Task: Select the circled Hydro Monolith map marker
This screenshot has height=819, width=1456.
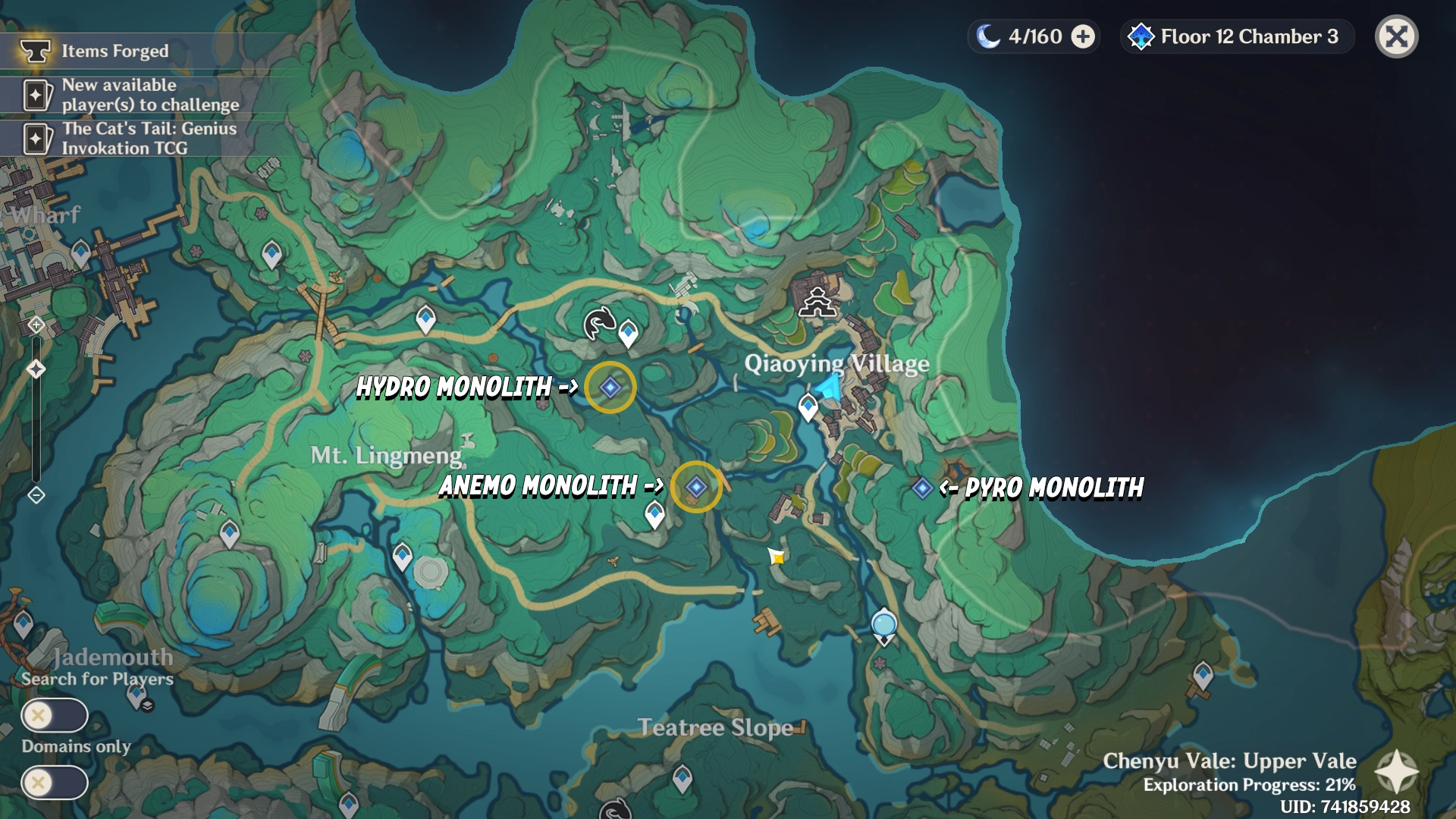Action: 610,388
